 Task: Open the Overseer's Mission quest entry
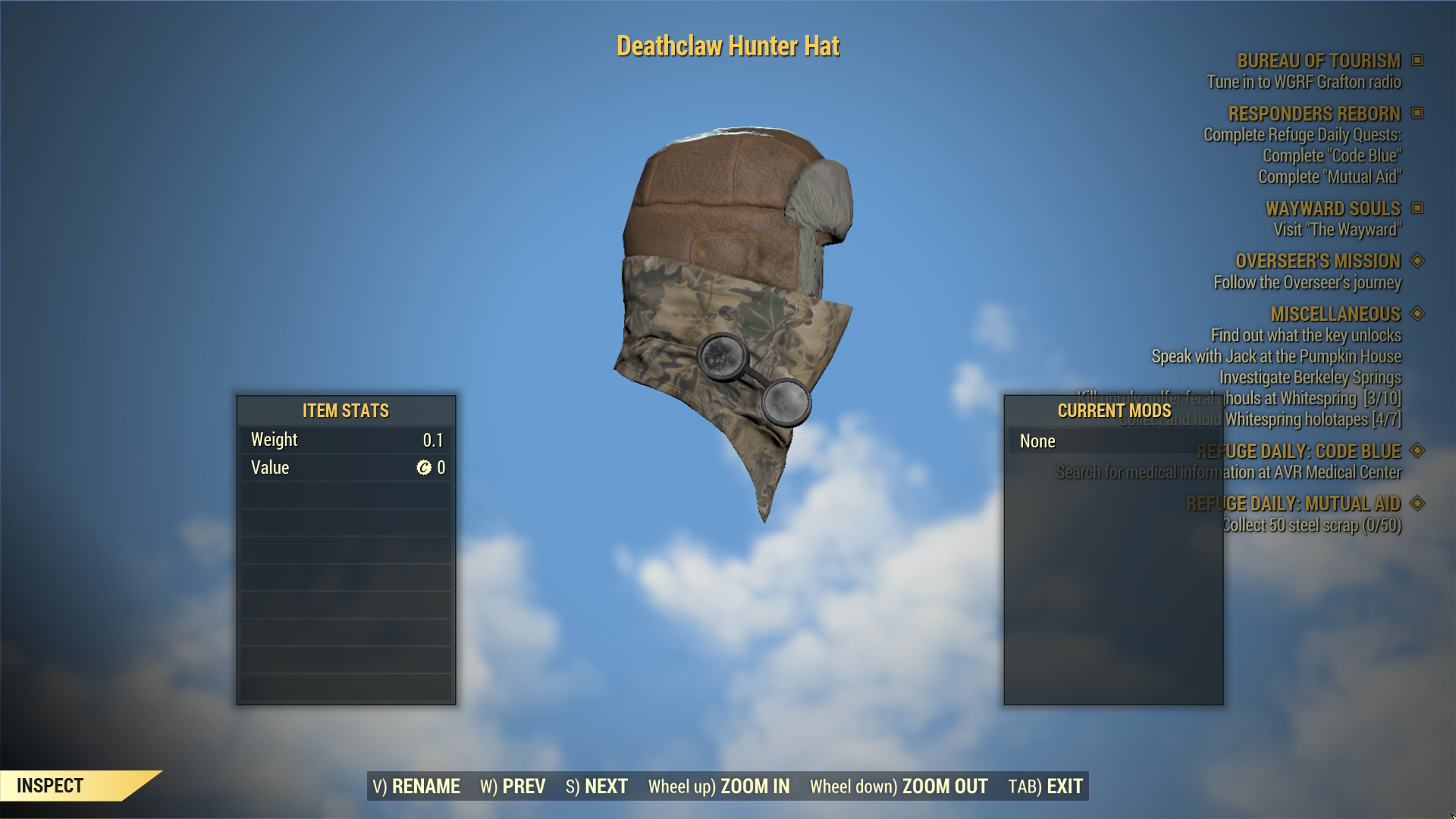[x=1317, y=261]
